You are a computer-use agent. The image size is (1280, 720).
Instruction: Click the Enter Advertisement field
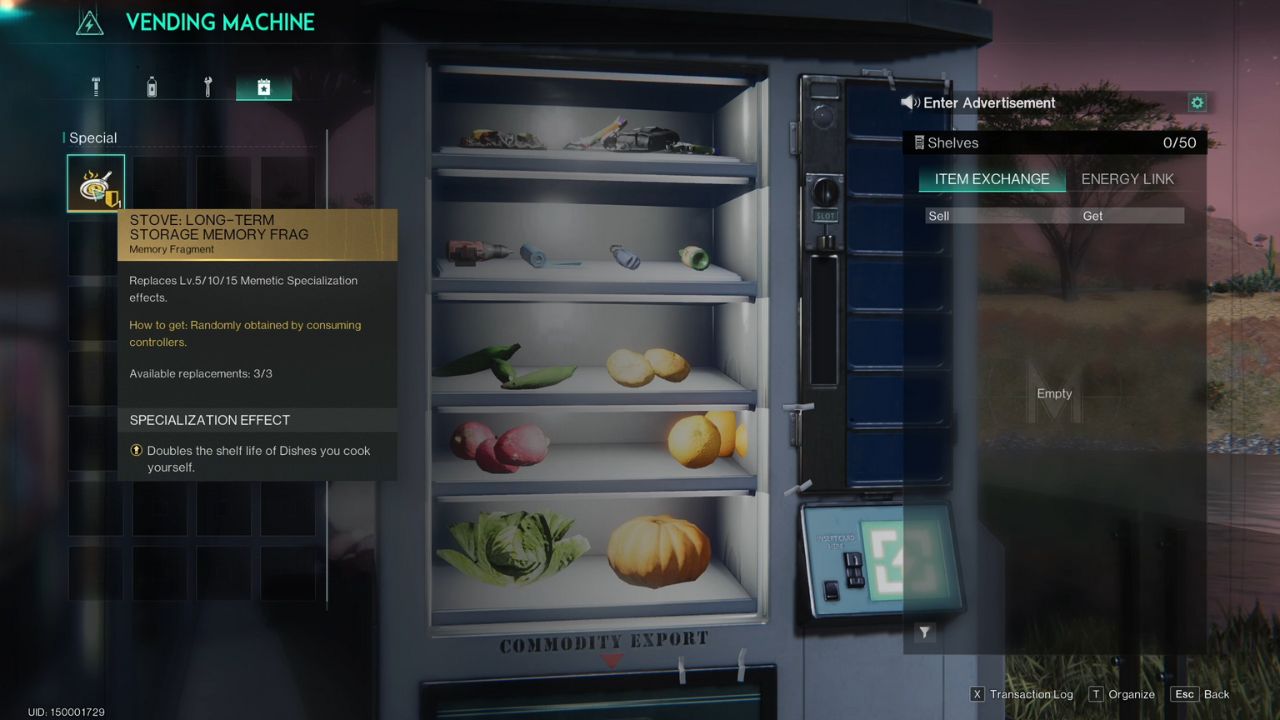tap(1040, 103)
